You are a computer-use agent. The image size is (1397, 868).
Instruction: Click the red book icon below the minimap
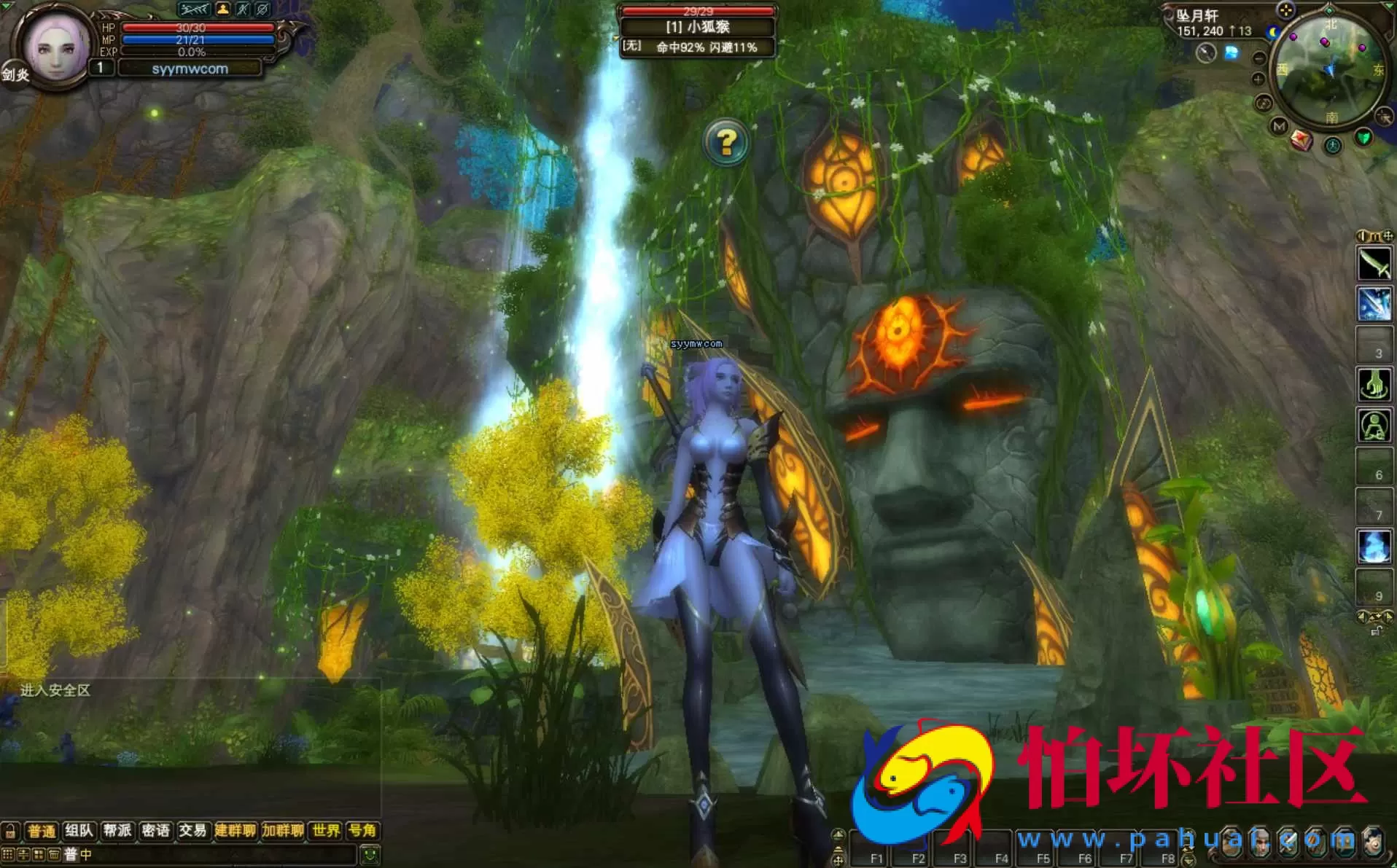(1301, 140)
